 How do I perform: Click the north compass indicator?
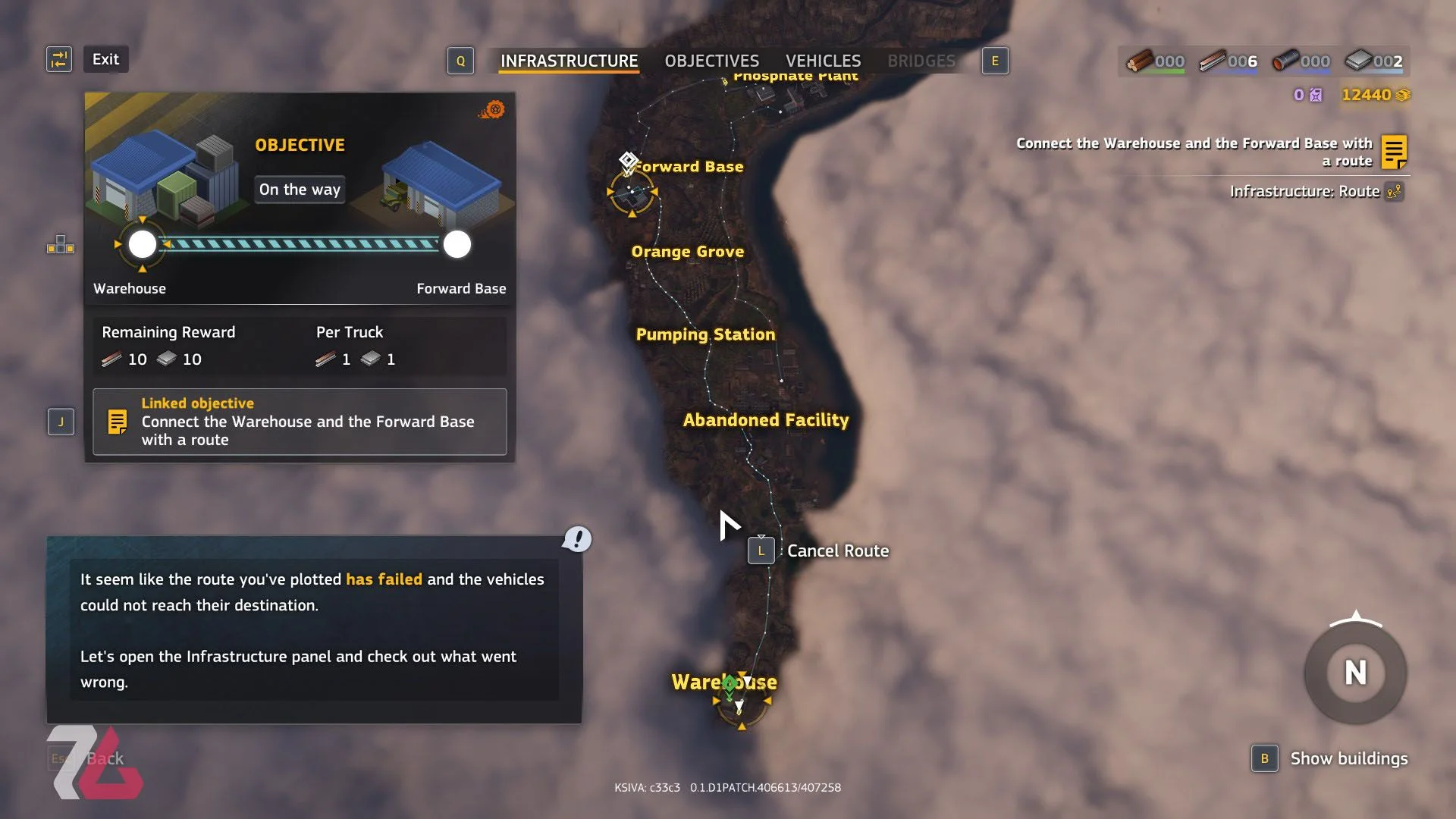tap(1355, 673)
